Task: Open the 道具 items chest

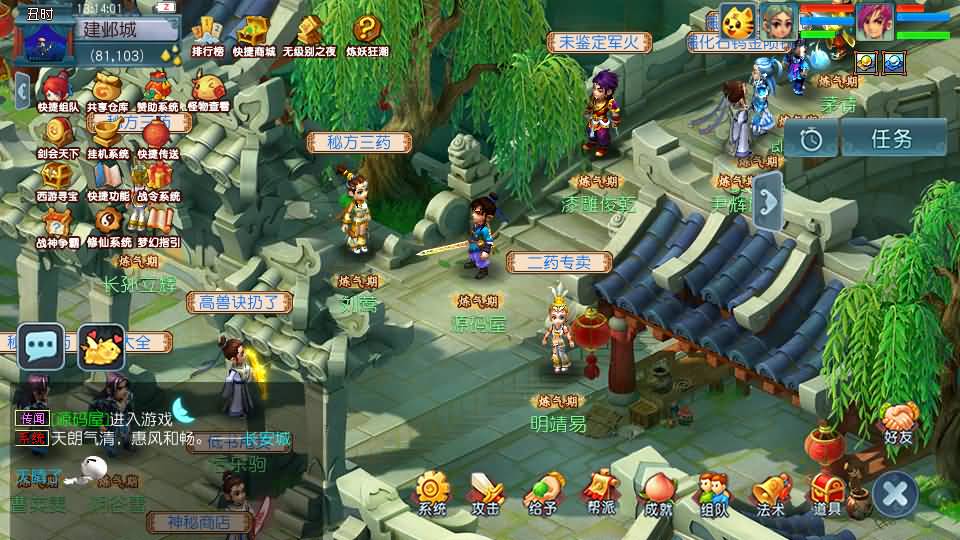Action: point(827,494)
